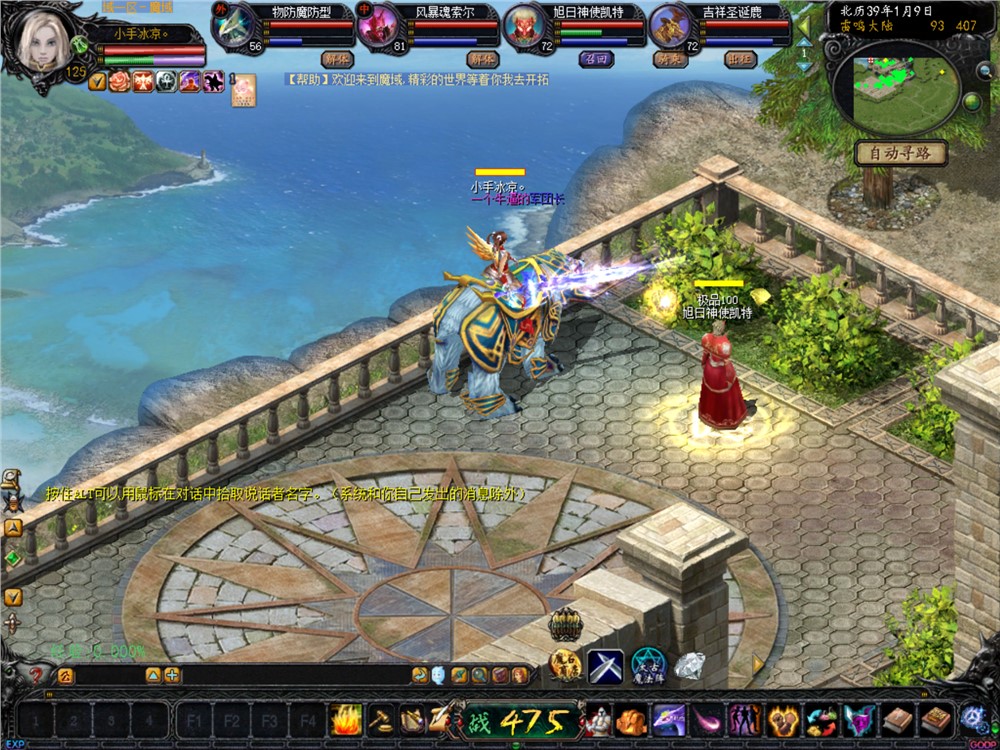Open the system gear settings icon
Screen dimensions: 1000x750
[973, 719]
